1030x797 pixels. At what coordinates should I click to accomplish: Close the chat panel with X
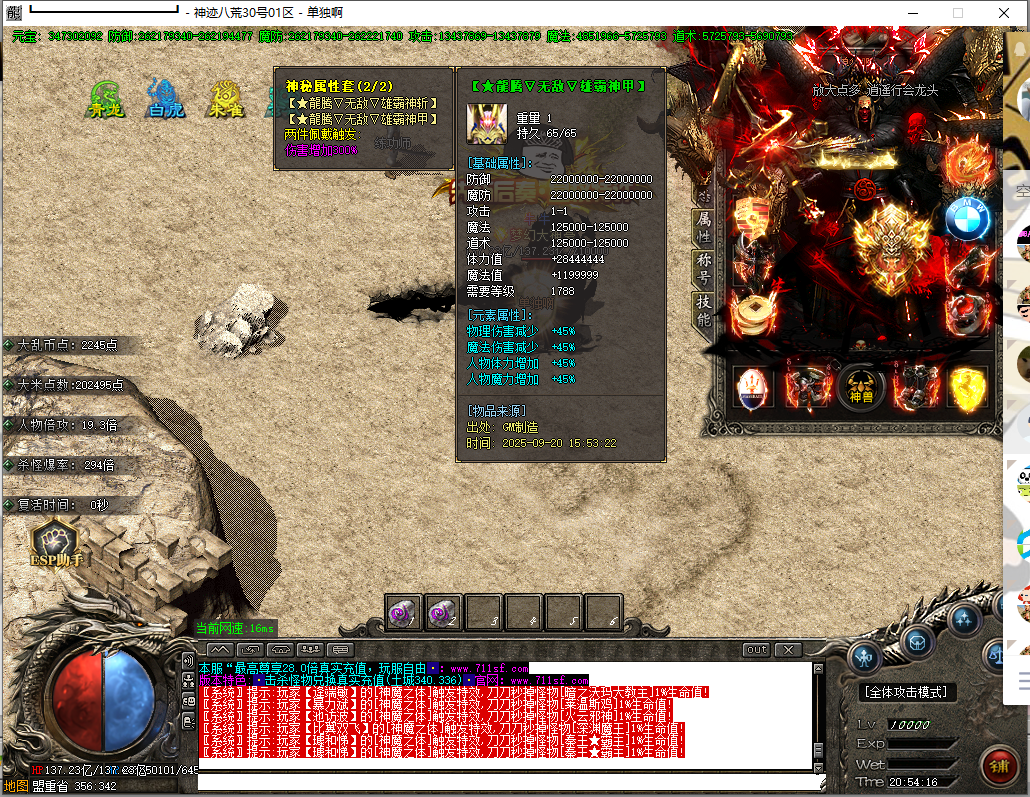coord(788,650)
